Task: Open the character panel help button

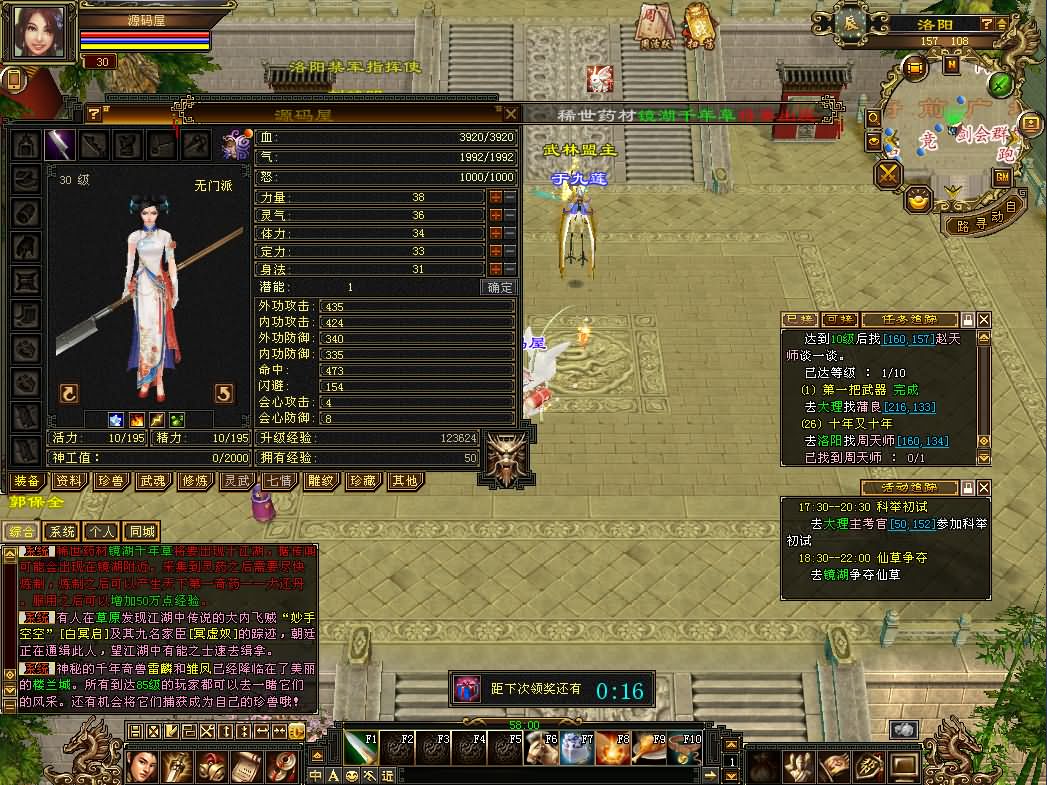Action: (94, 114)
